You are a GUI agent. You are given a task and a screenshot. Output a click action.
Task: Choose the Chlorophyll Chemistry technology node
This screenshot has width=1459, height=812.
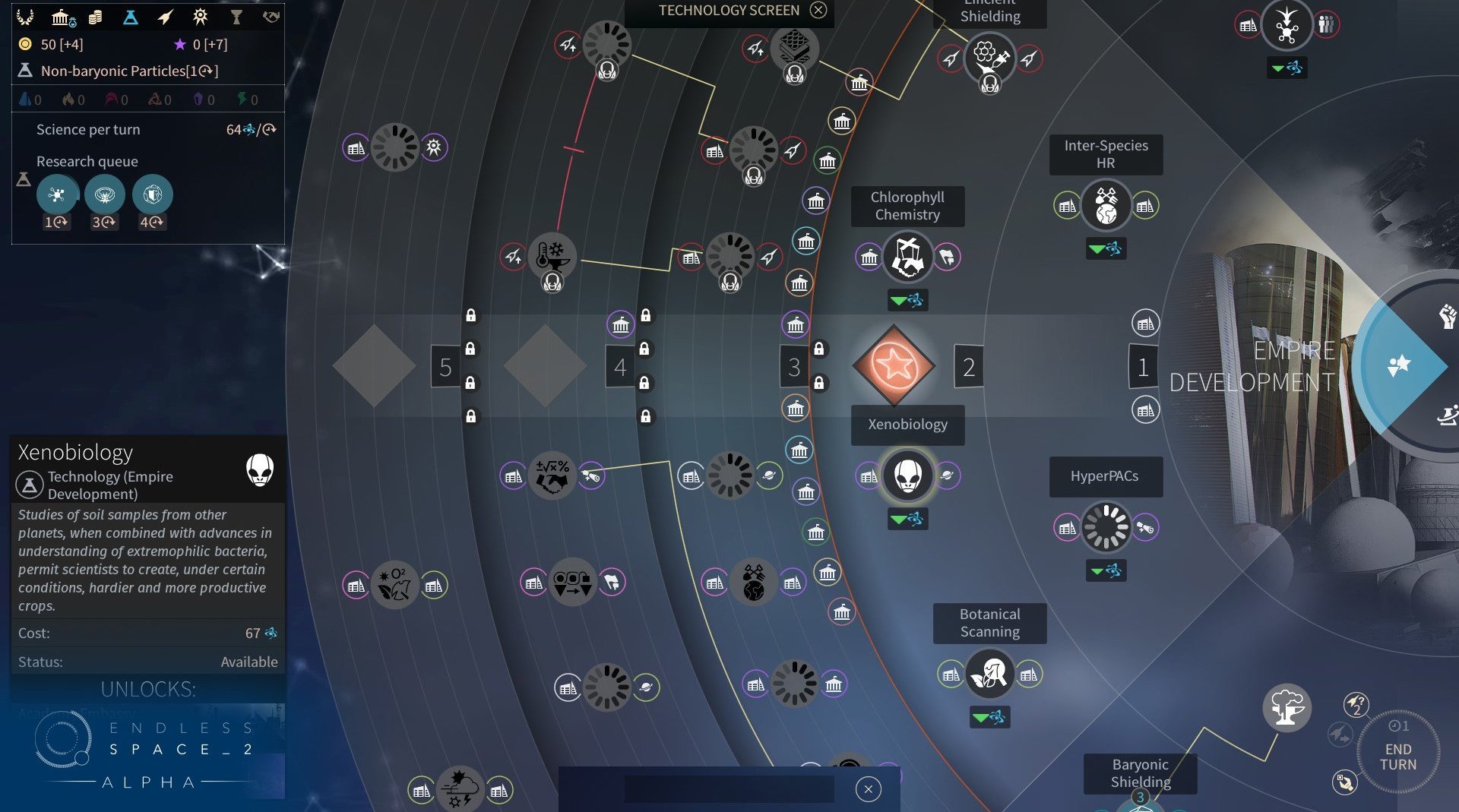tap(907, 257)
